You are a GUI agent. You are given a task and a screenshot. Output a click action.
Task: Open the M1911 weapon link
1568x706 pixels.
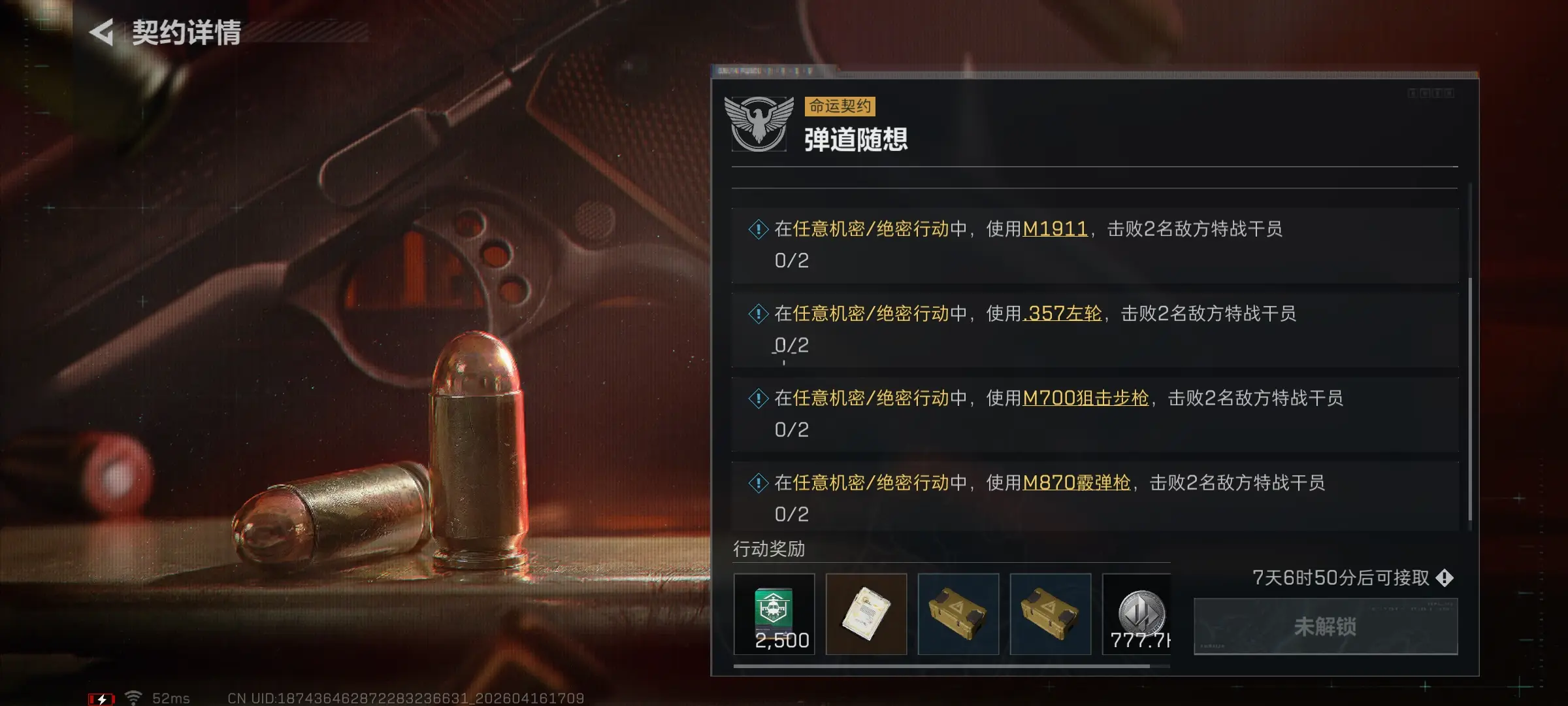tap(1054, 229)
